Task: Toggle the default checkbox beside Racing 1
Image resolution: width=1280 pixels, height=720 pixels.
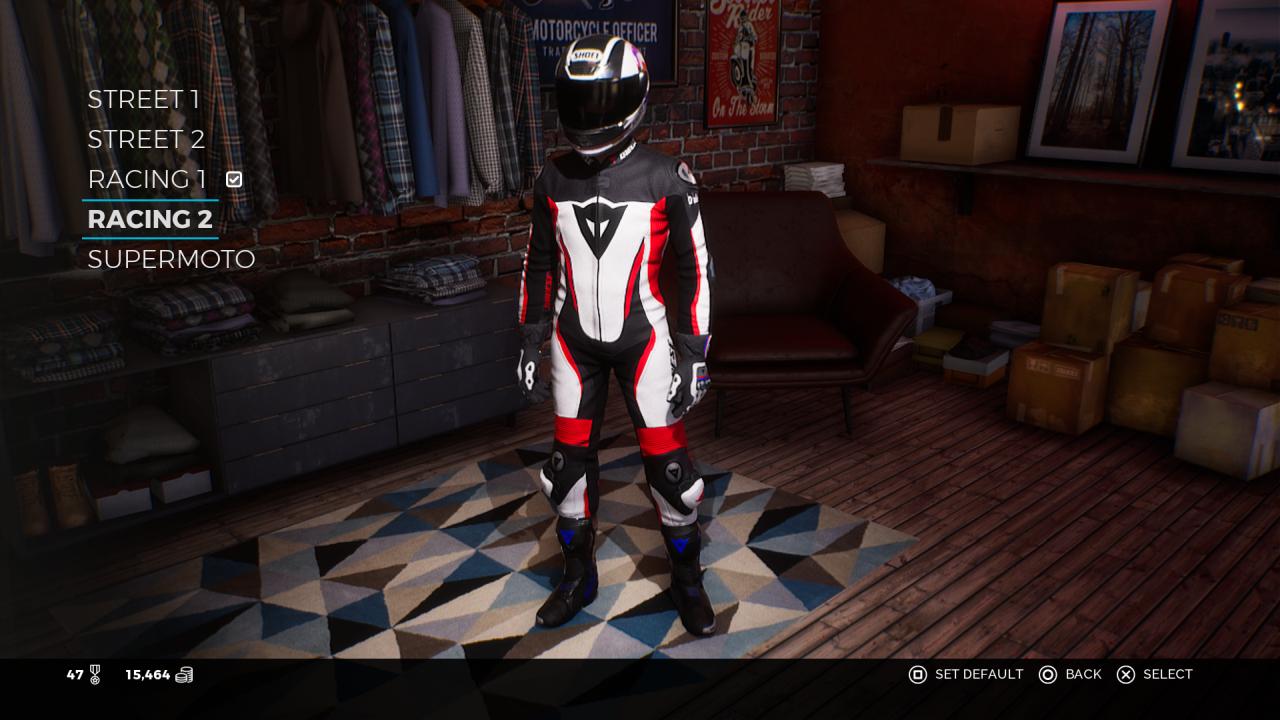Action: [x=234, y=179]
